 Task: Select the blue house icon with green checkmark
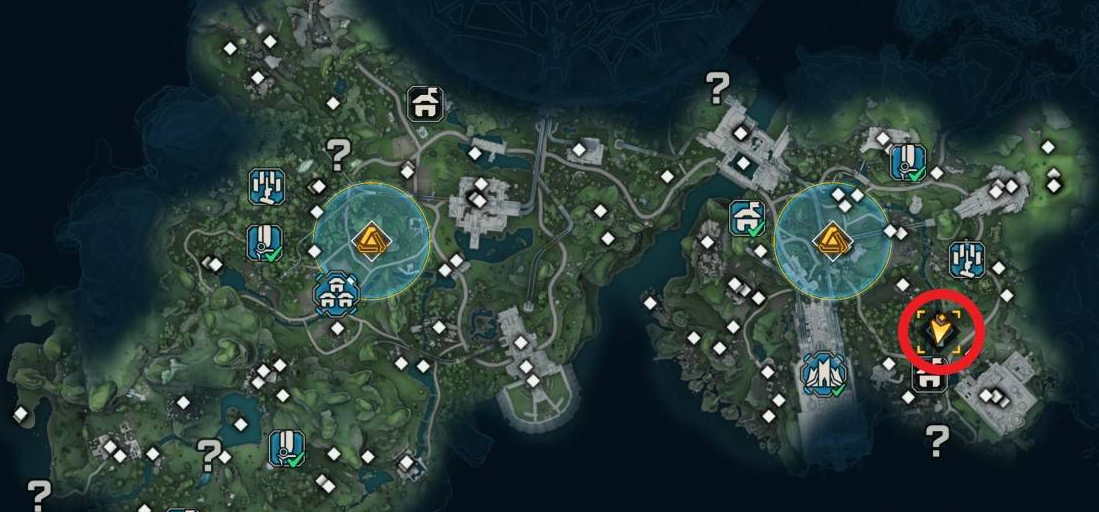coord(748,217)
